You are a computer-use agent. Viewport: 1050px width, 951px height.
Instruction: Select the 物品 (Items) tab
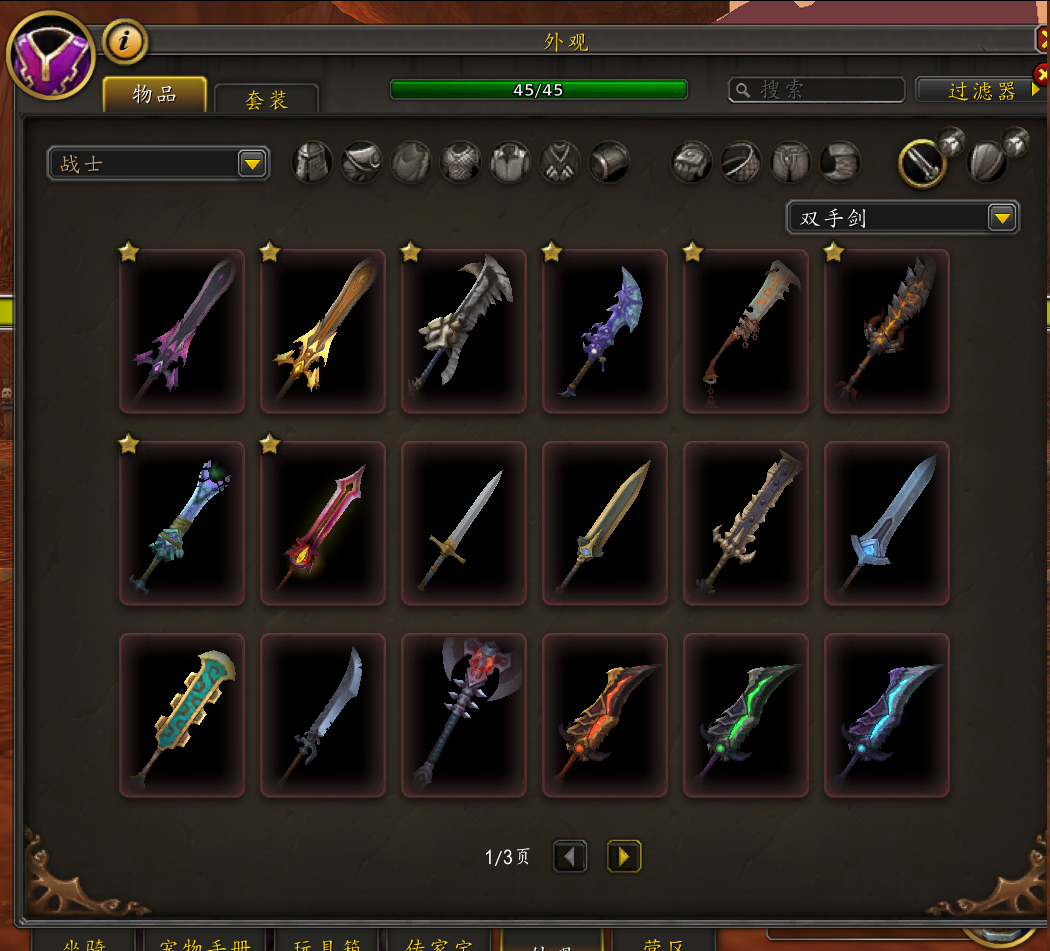(155, 94)
